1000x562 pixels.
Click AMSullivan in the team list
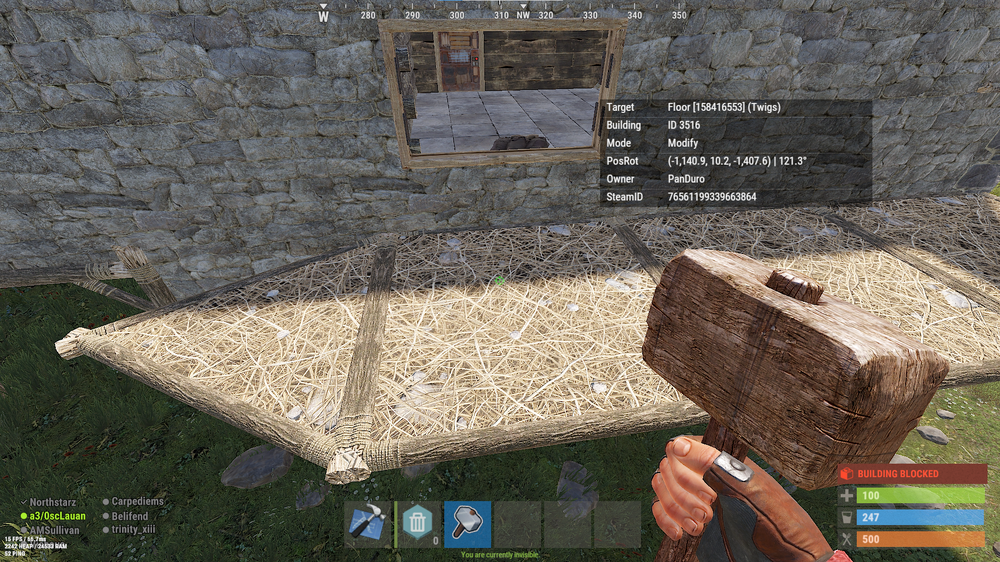point(55,529)
